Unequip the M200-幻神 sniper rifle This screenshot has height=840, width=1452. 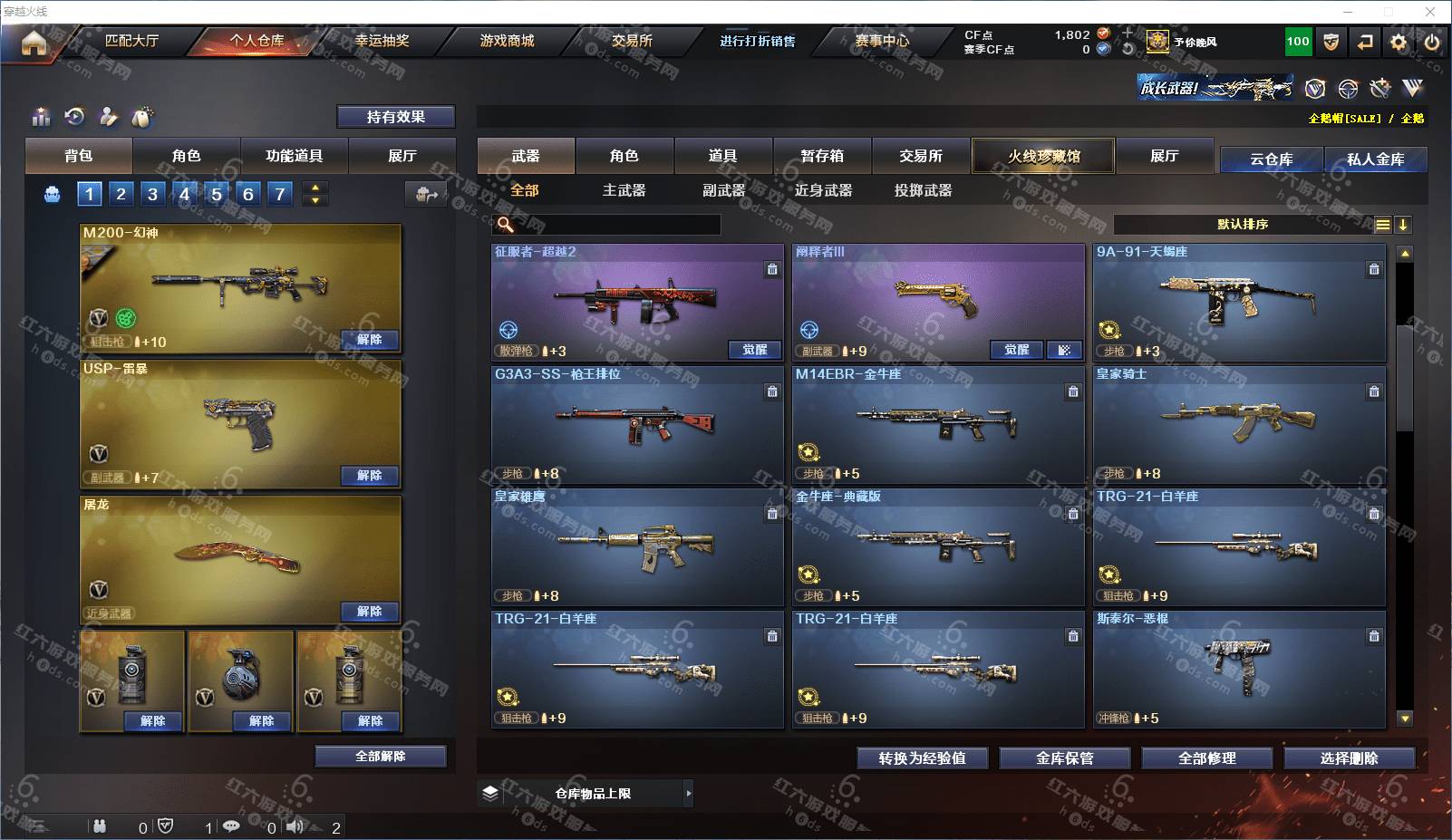click(x=370, y=340)
